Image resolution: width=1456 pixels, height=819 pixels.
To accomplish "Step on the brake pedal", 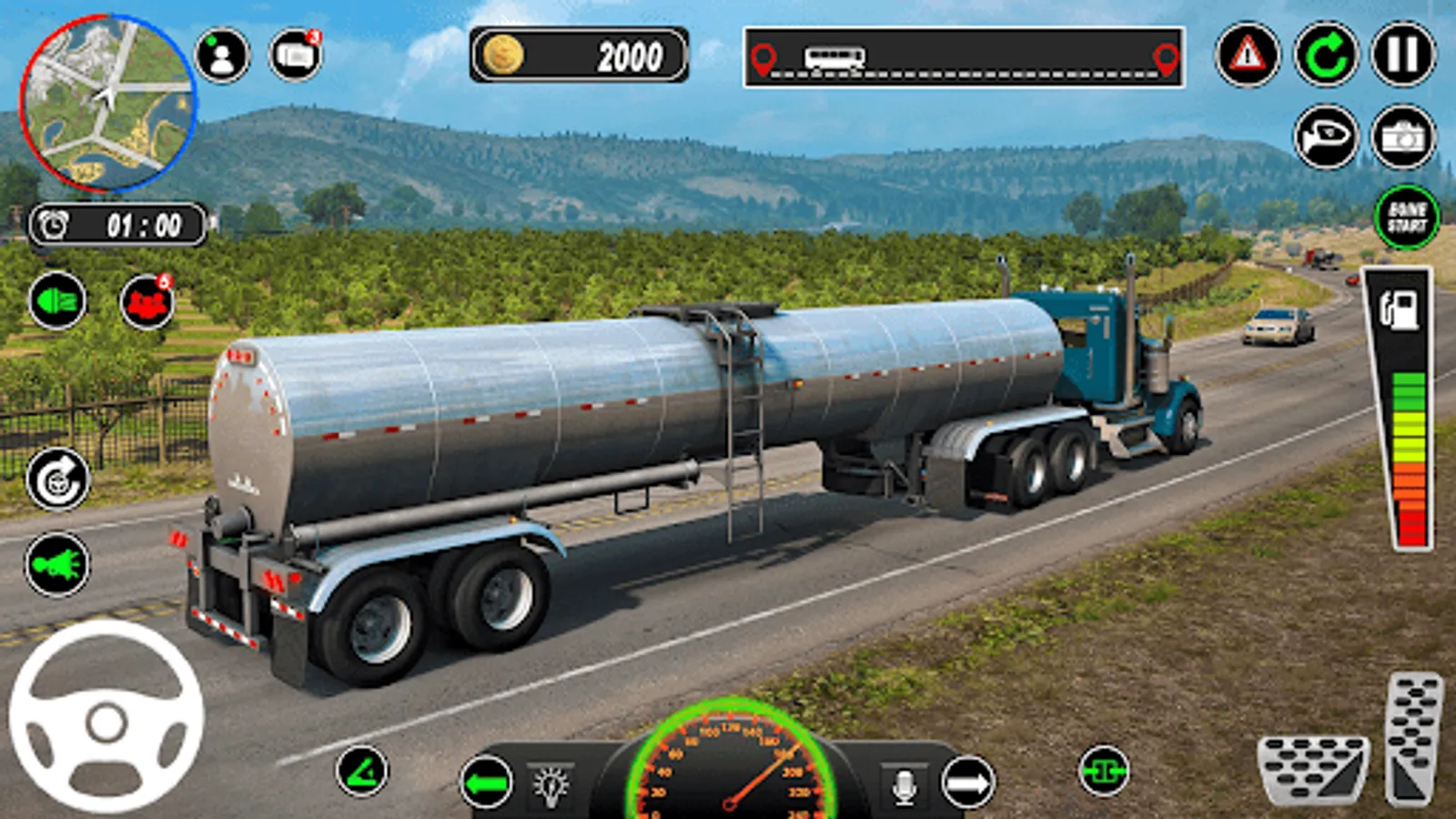I will (1312, 769).
